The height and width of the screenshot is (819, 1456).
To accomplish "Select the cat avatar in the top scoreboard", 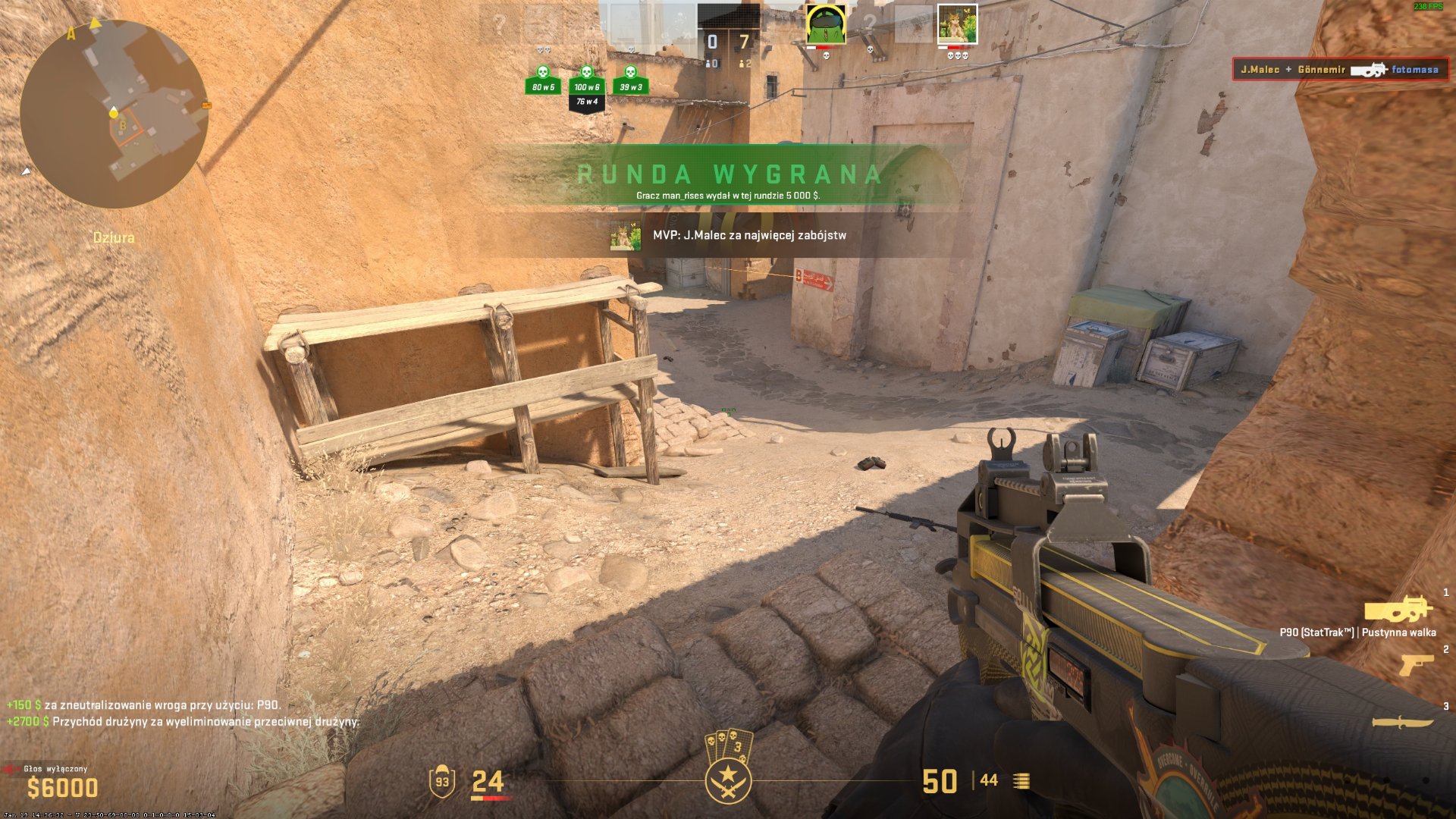I will click(x=957, y=24).
